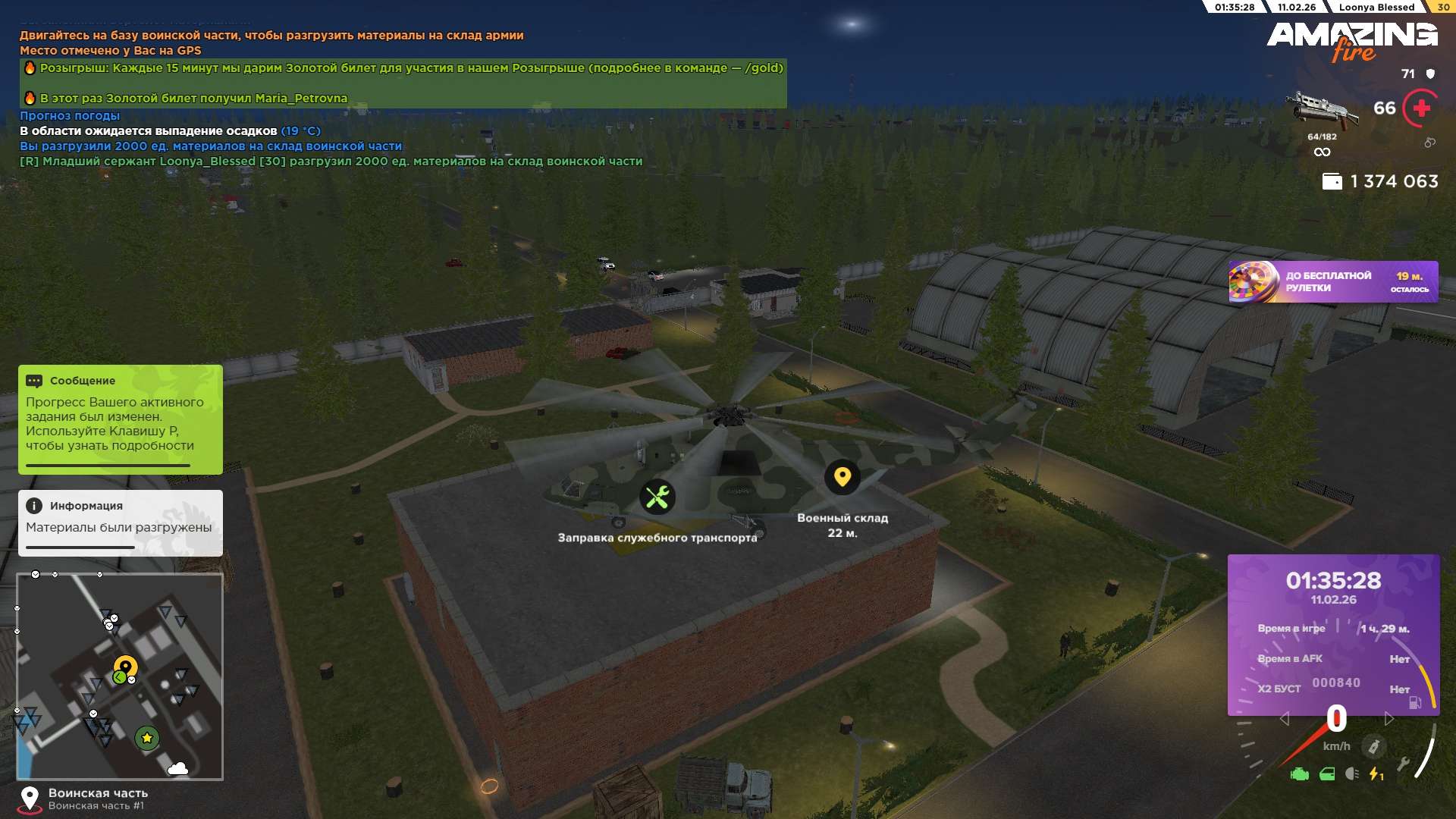Screen dimensions: 1456x819
Task: Click the left arrow under stats panel
Action: (x=1284, y=718)
